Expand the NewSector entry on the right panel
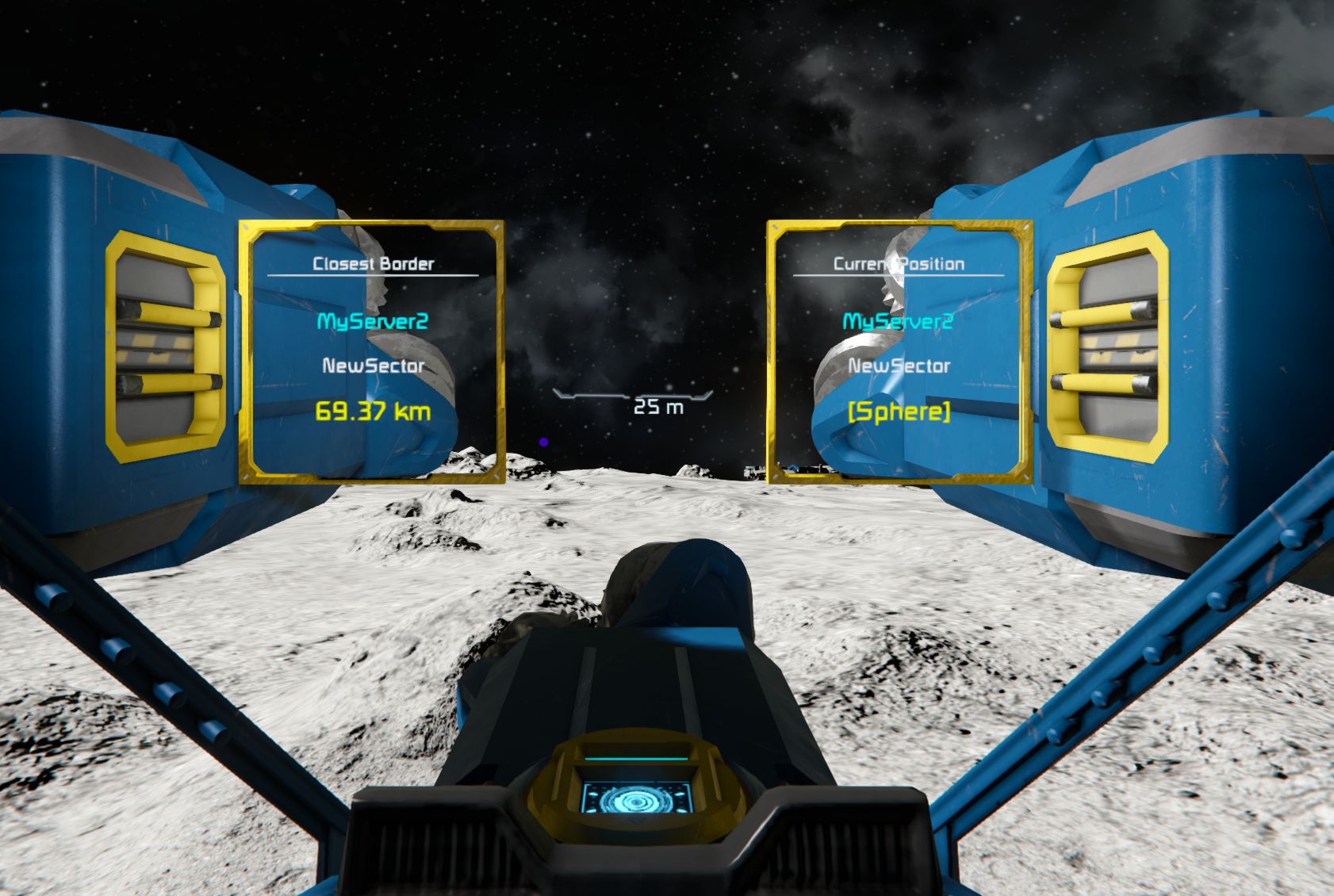 coord(899,366)
